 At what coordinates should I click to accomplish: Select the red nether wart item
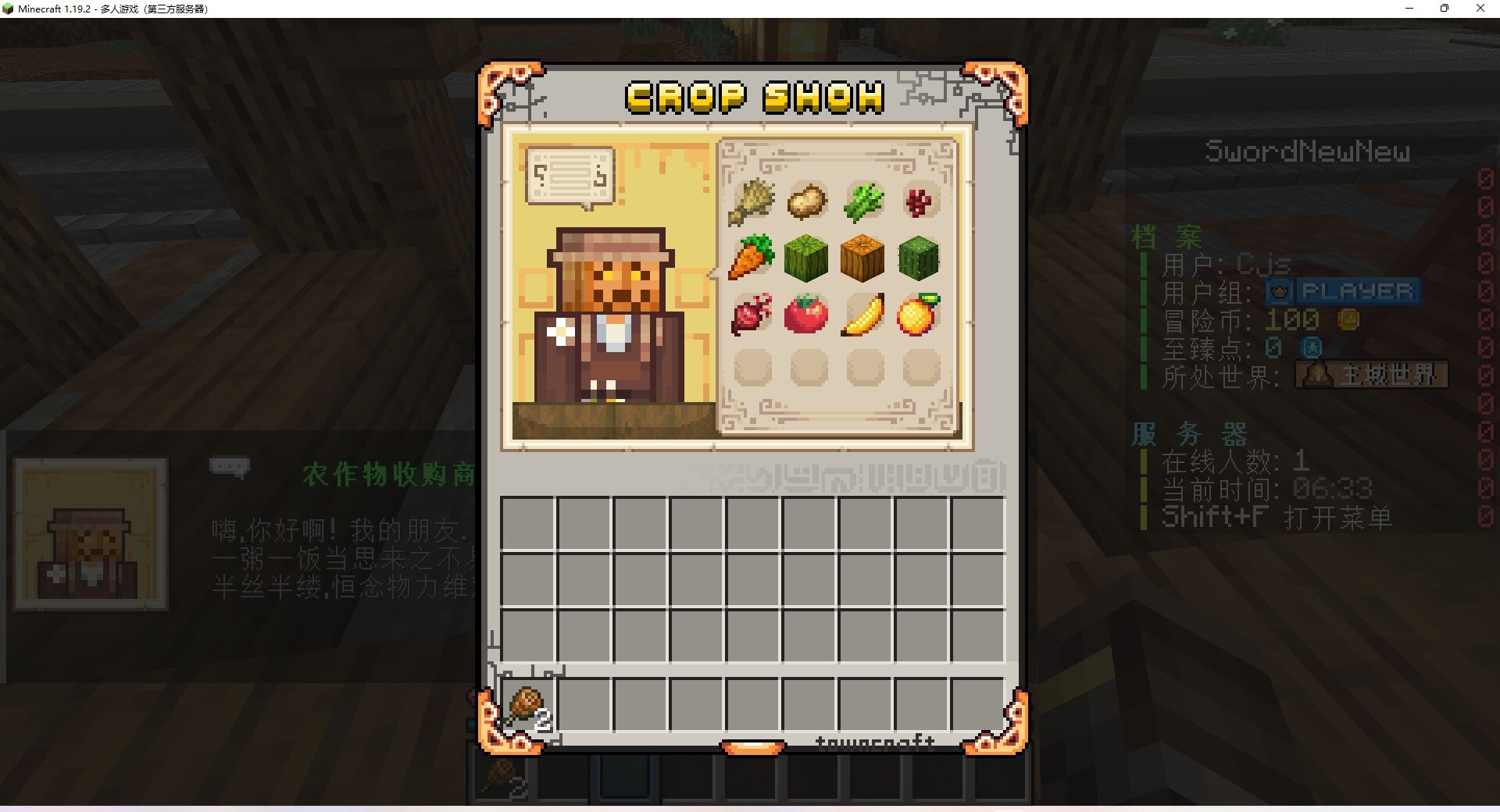(919, 201)
